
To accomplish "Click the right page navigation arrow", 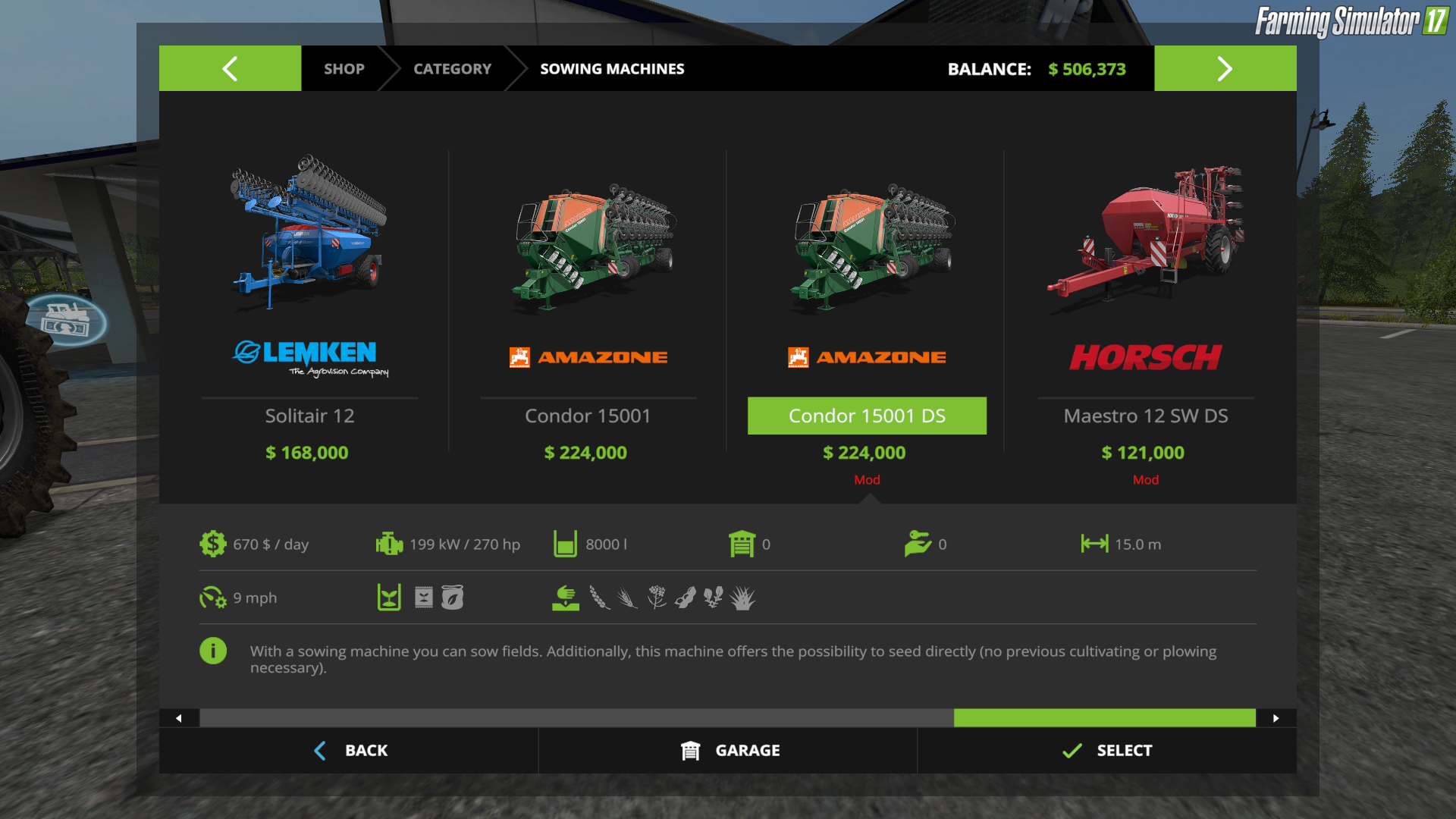I will (1225, 68).
